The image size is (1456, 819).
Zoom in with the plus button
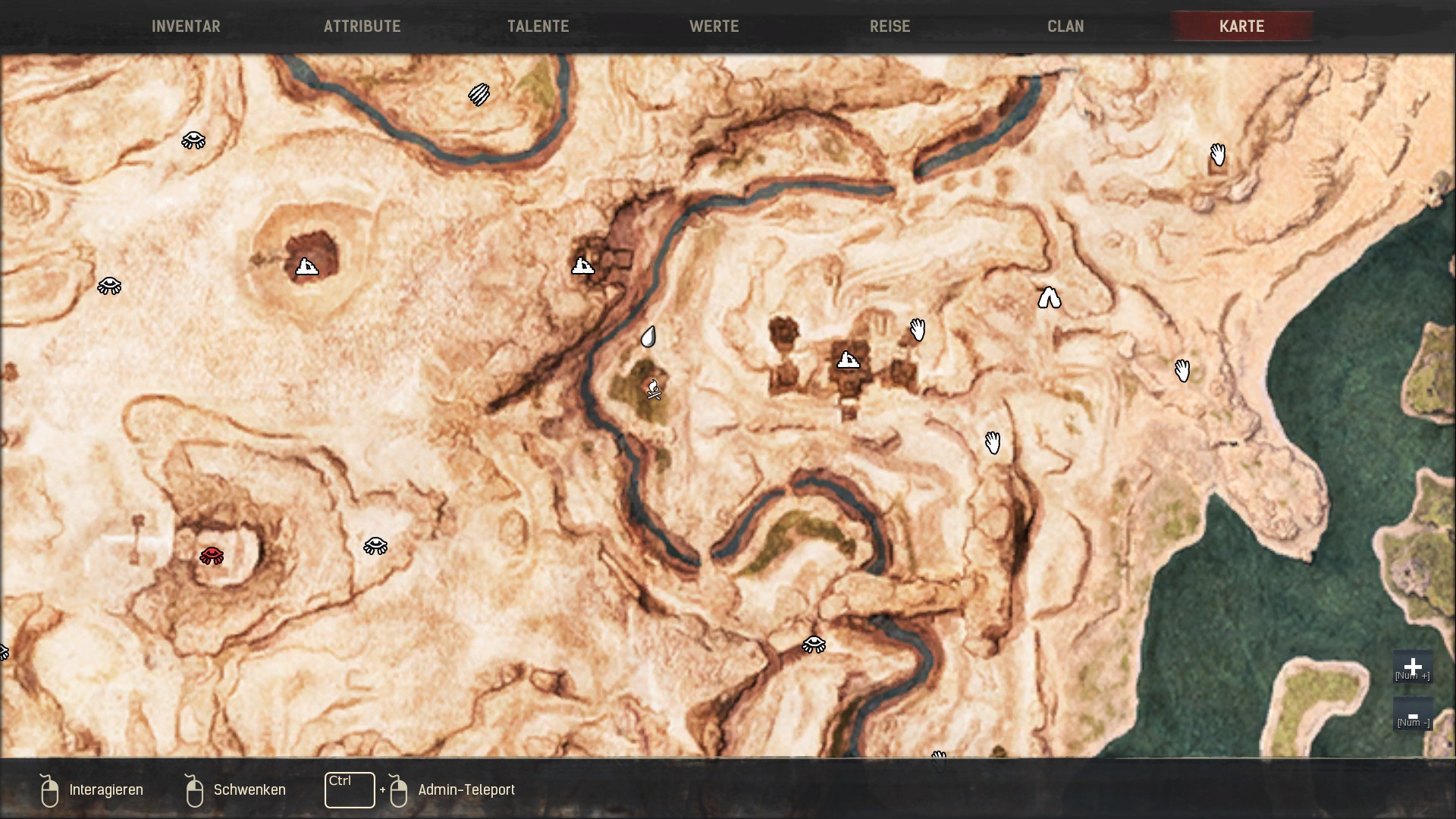tap(1412, 667)
